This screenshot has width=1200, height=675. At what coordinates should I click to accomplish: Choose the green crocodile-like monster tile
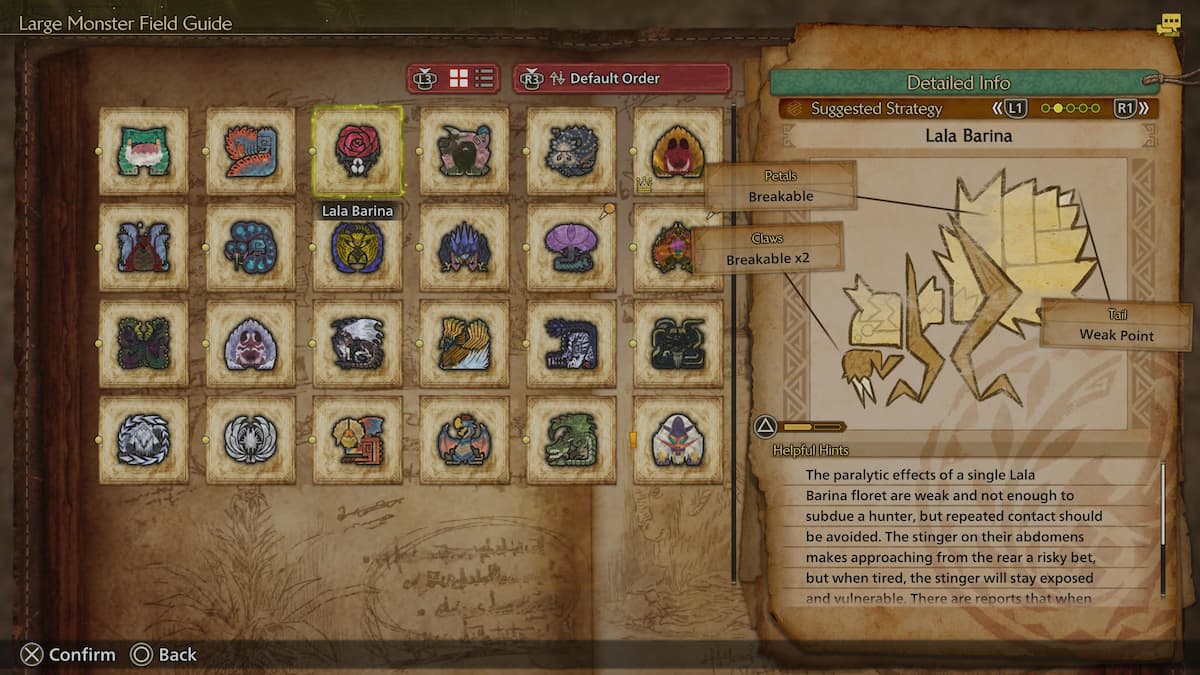[571, 440]
